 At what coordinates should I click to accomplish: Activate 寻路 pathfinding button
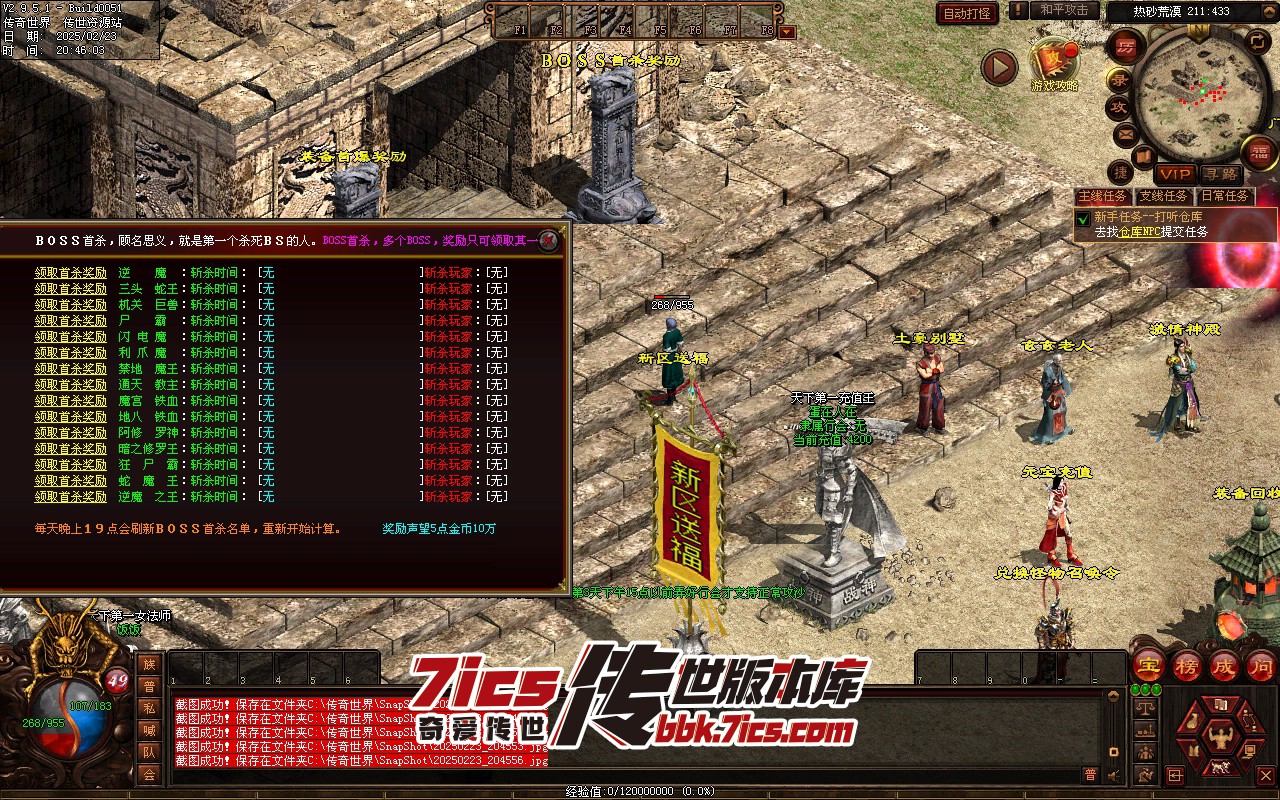coord(1218,174)
